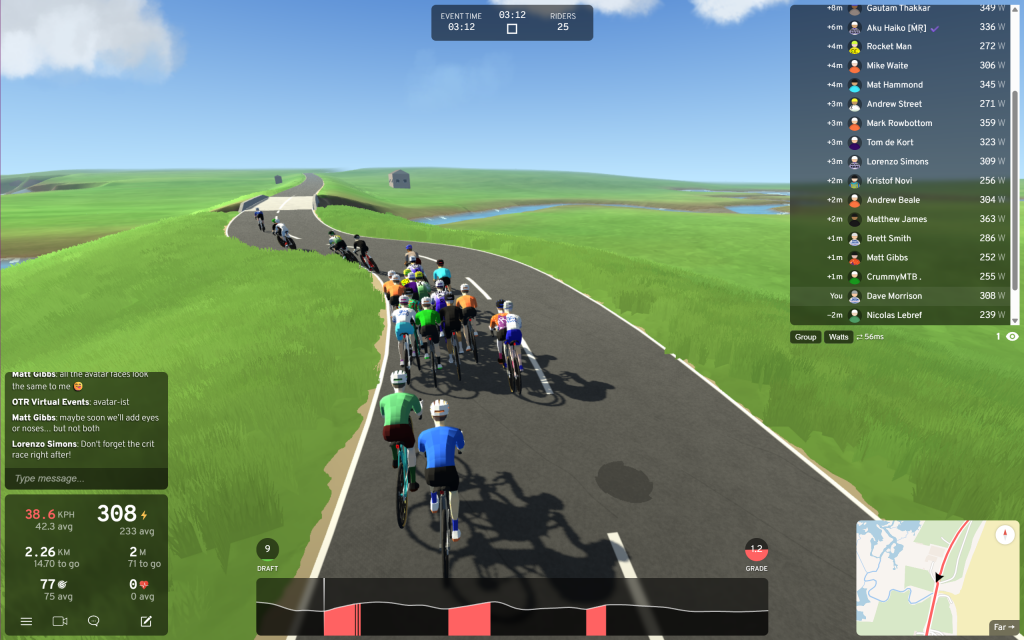Toggle the Watts display button
1024x640 pixels.
(x=838, y=337)
